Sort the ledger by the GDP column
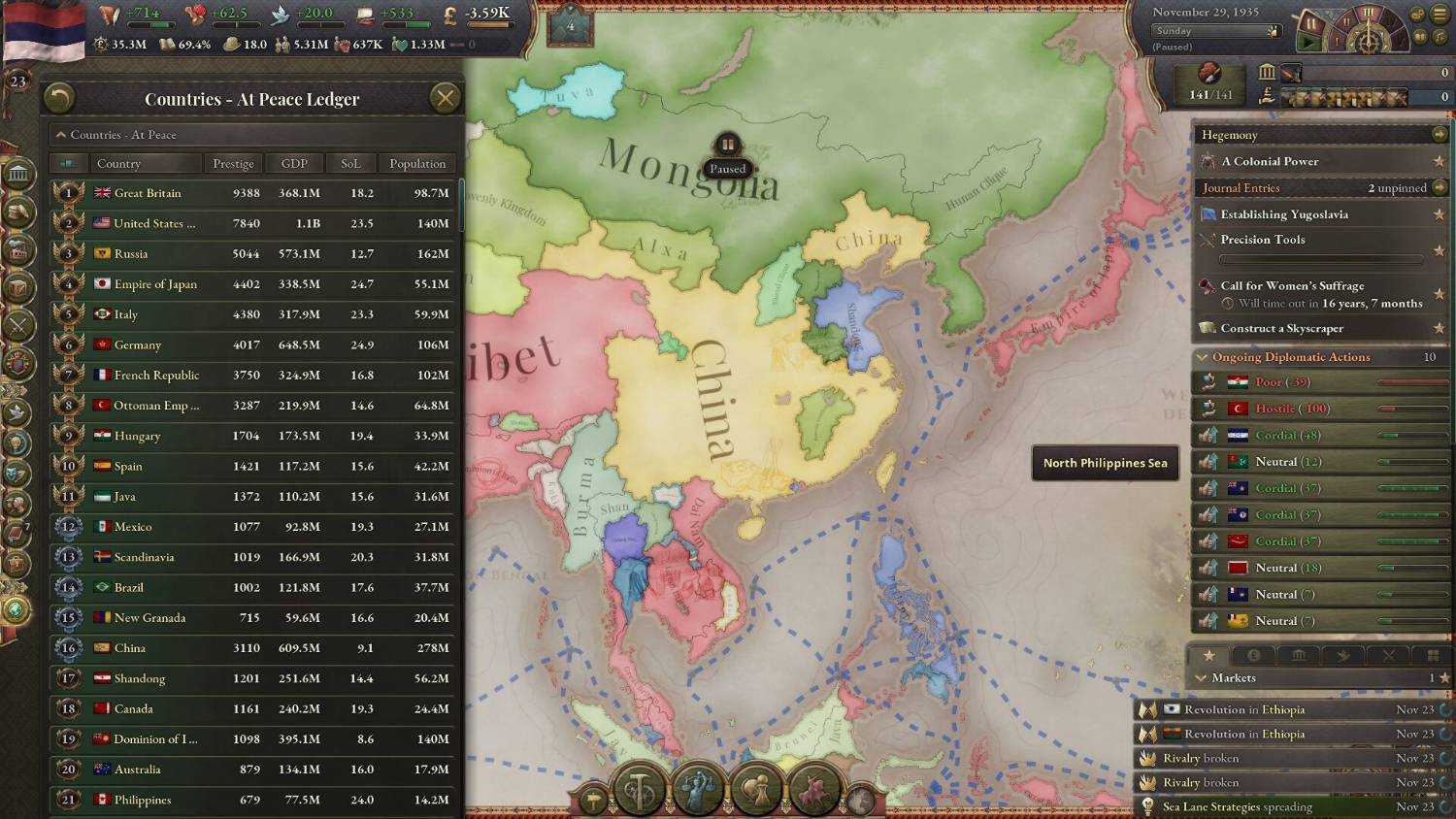1456x819 pixels. 294,163
